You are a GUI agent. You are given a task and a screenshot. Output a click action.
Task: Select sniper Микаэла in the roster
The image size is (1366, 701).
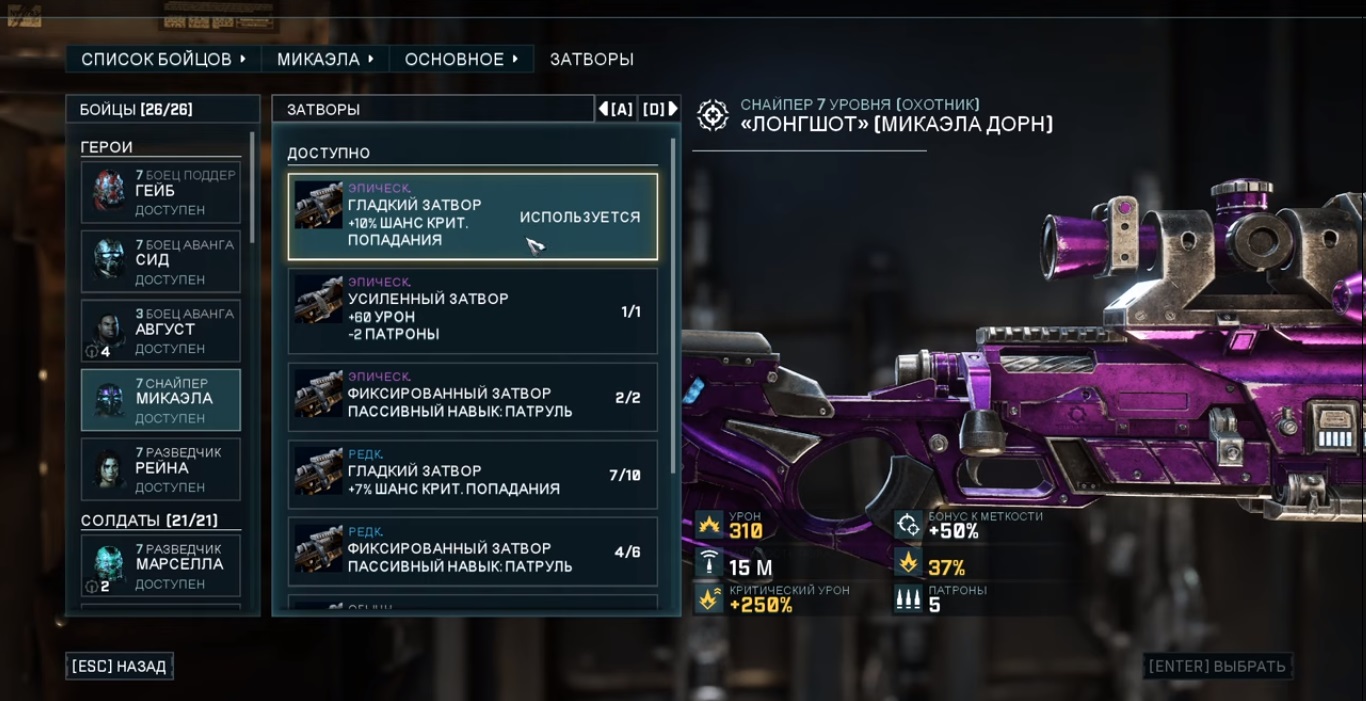pos(161,400)
